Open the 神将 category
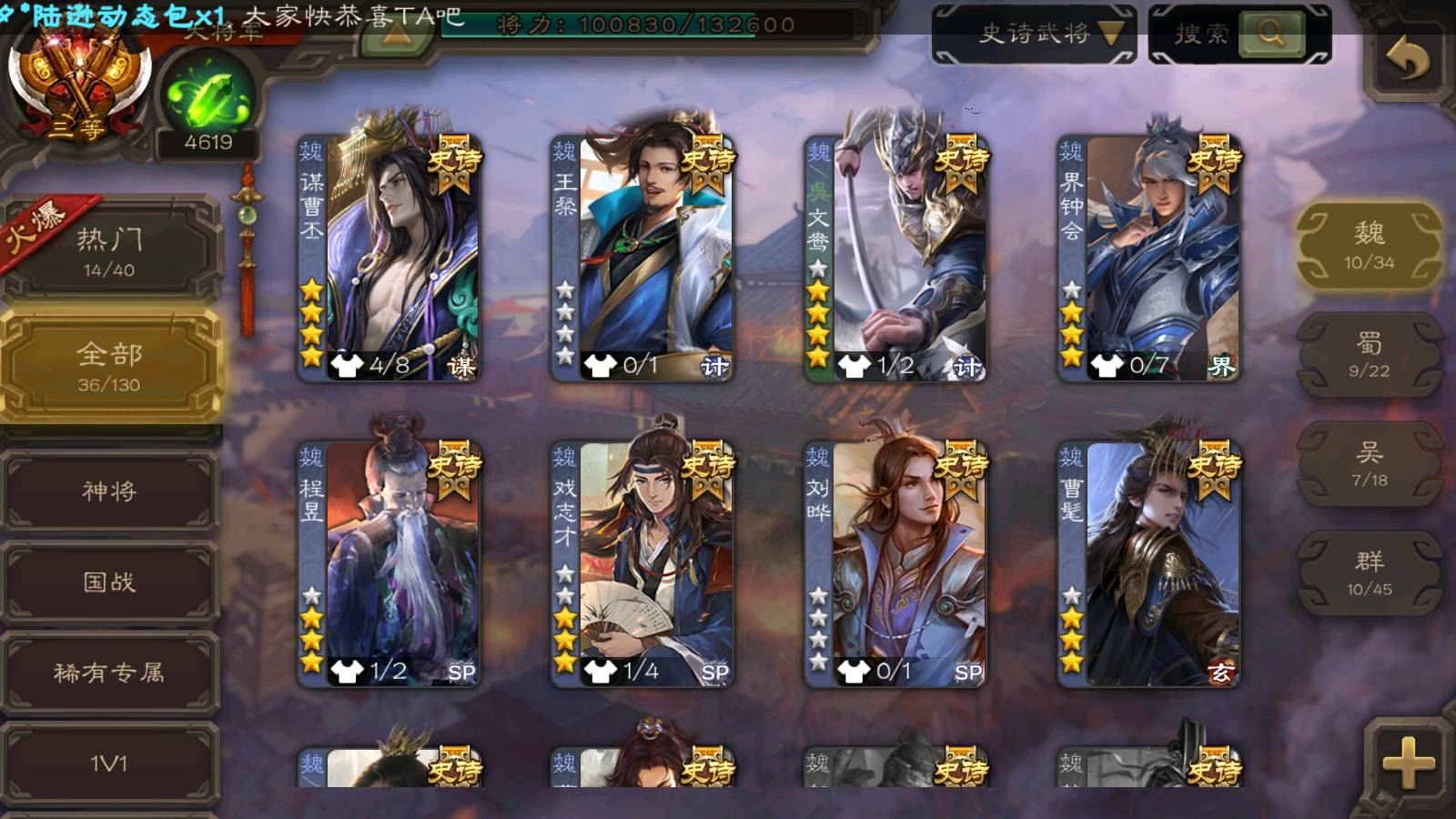The height and width of the screenshot is (819, 1456). pos(109,491)
